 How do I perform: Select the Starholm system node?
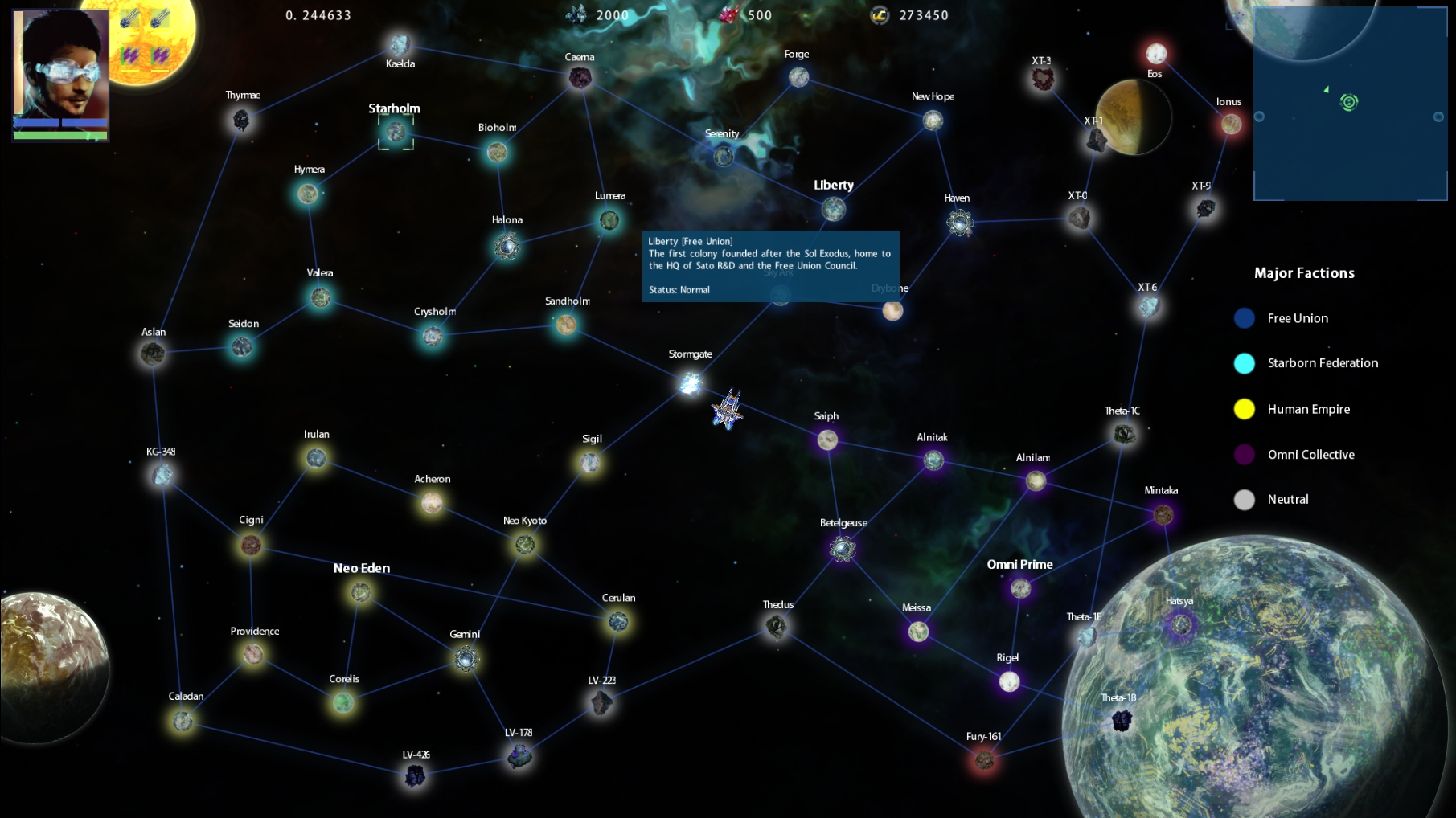tap(396, 132)
